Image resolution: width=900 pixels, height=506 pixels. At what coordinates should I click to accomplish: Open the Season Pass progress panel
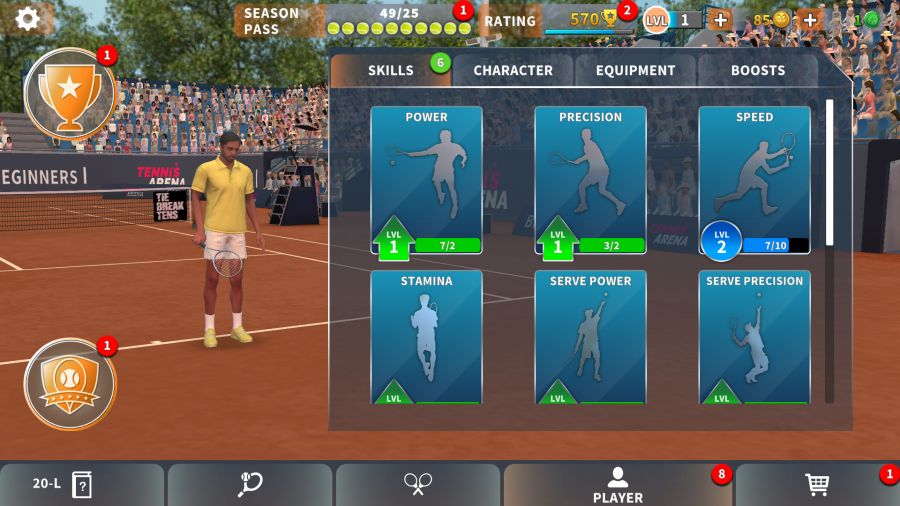pos(355,20)
